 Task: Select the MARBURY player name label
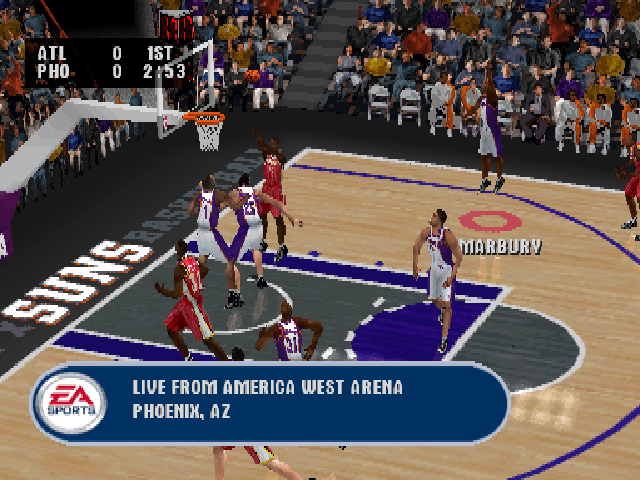(501, 245)
